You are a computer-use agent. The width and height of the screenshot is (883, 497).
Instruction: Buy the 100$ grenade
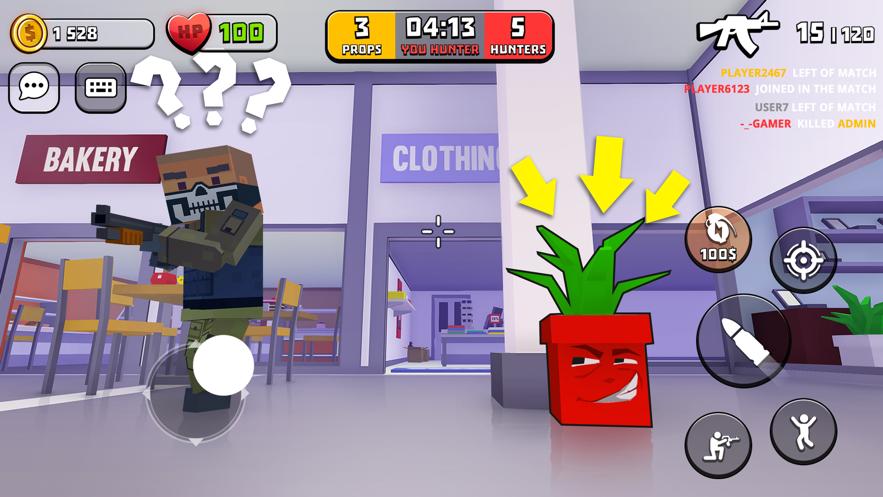[x=718, y=240]
